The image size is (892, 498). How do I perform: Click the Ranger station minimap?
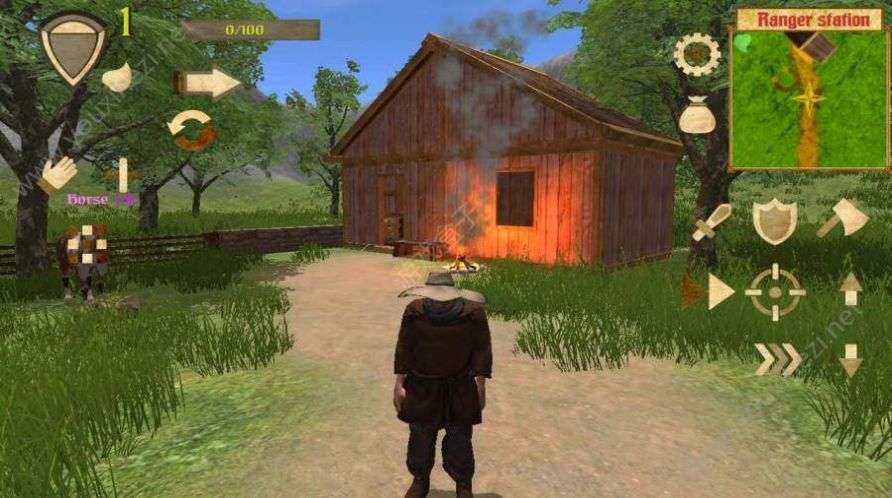point(809,98)
